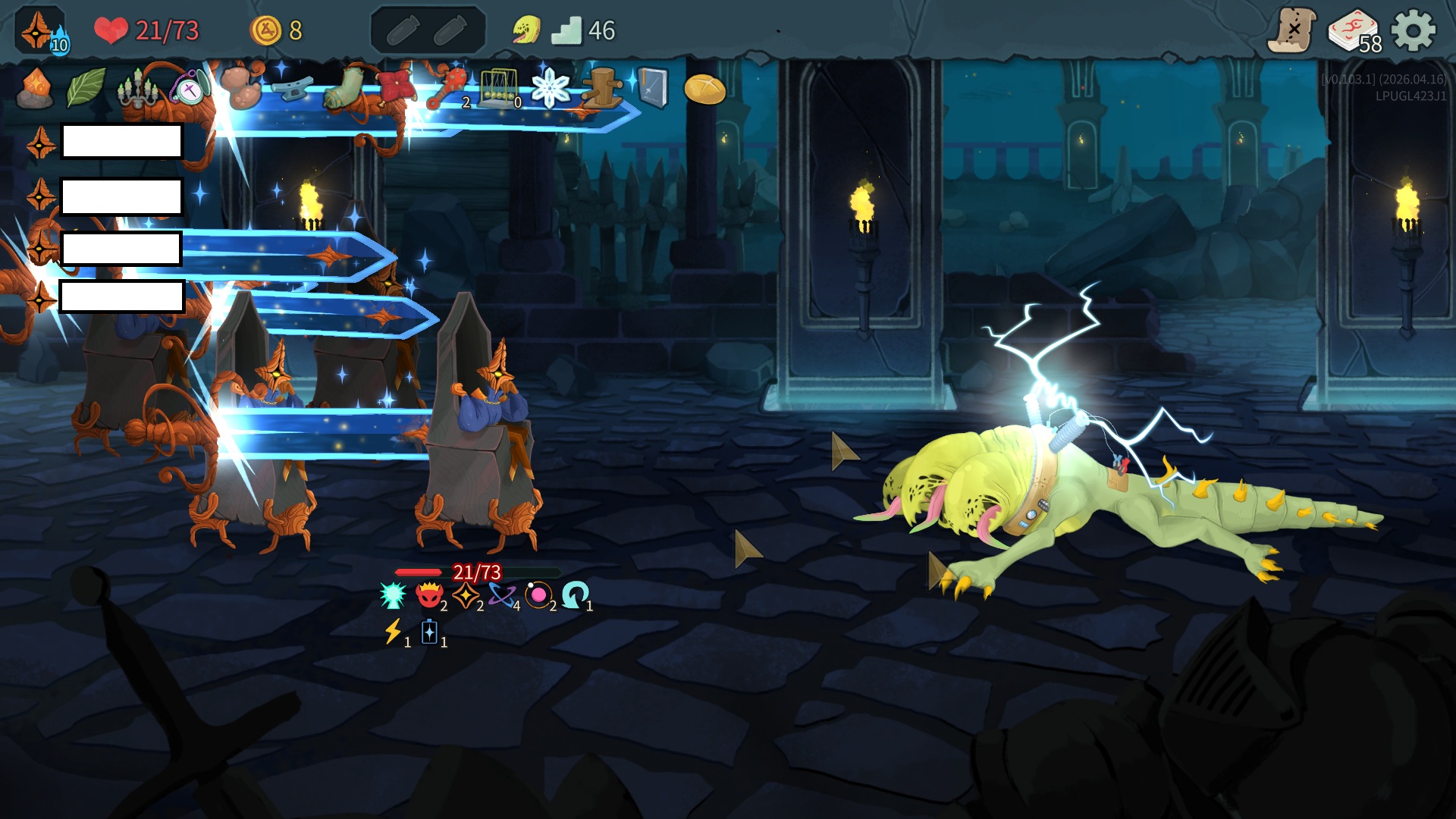Inspect the glowing orange crystal relic
Screen dimensions: 1456x819
click(35, 89)
